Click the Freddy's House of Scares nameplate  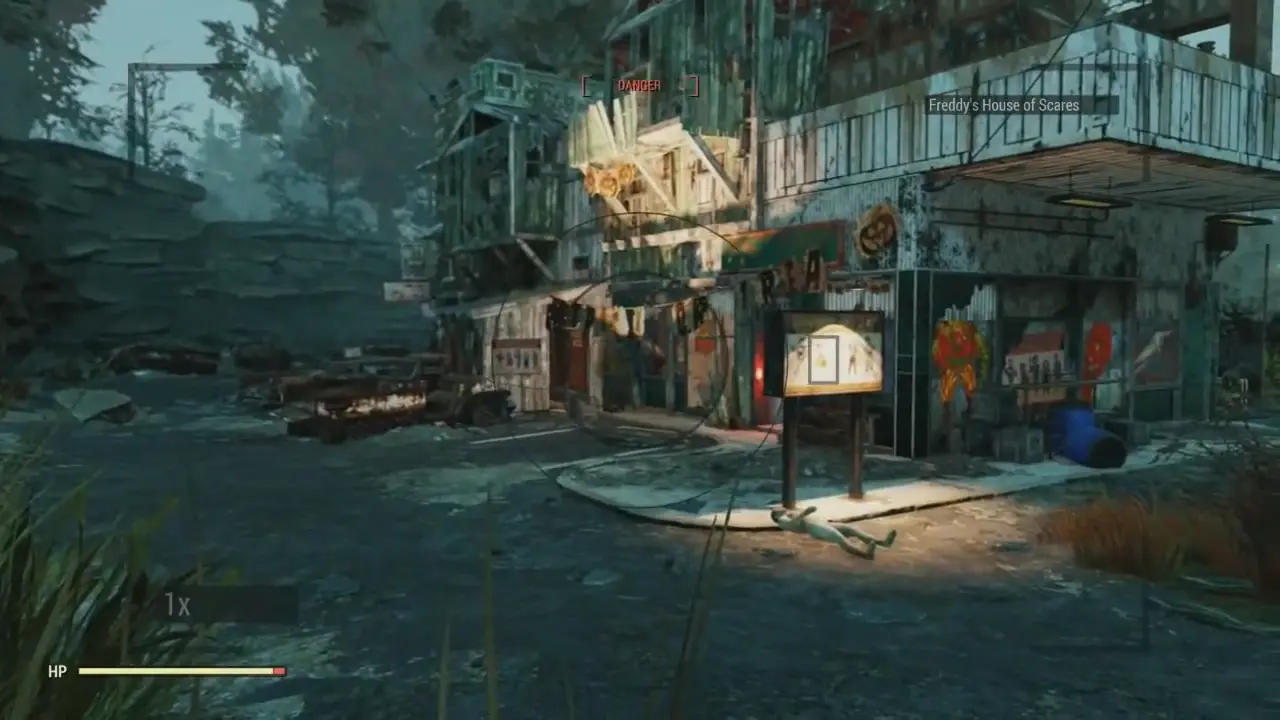1007,105
